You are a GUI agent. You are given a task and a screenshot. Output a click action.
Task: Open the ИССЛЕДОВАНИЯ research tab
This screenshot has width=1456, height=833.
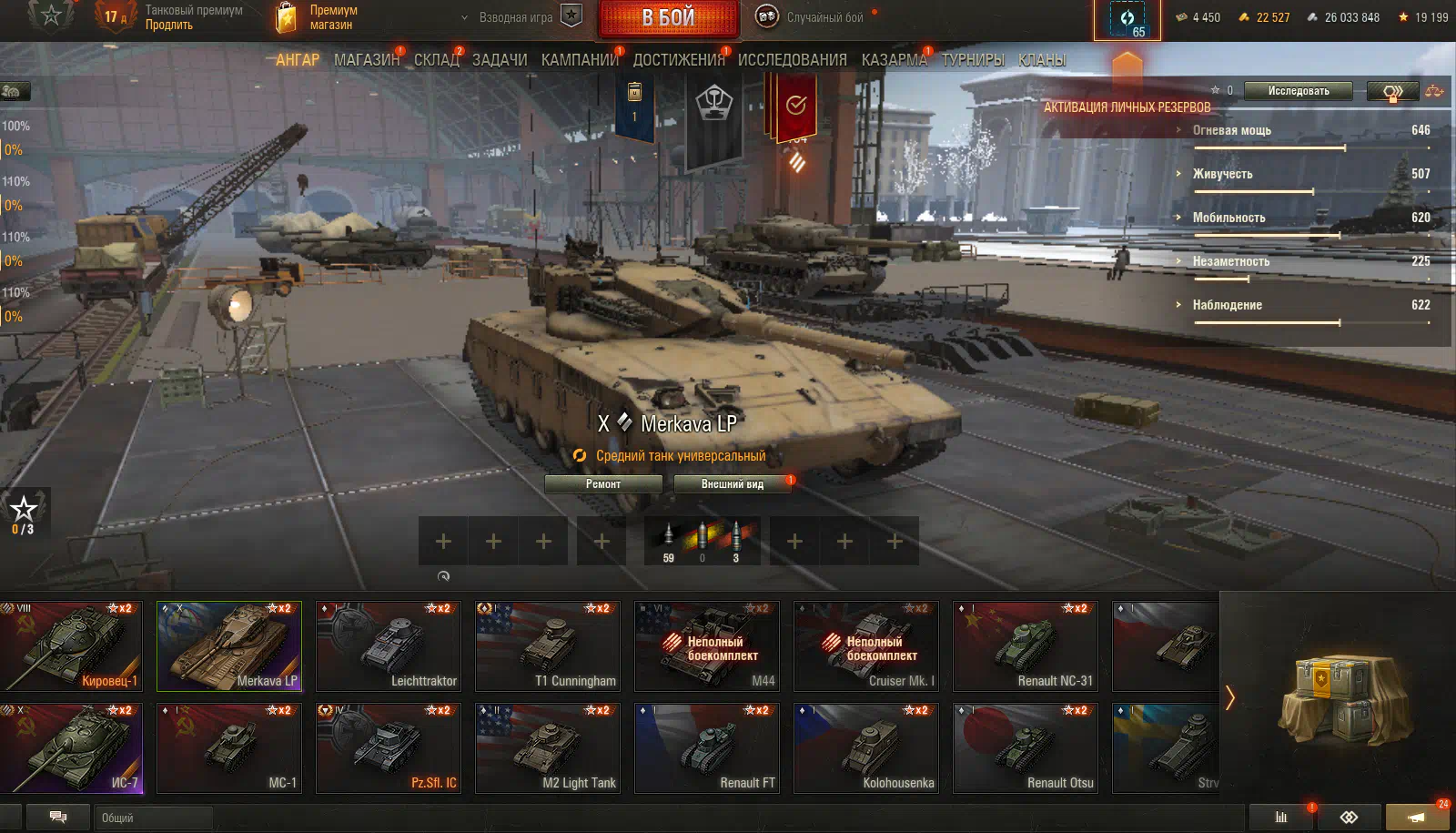[792, 60]
